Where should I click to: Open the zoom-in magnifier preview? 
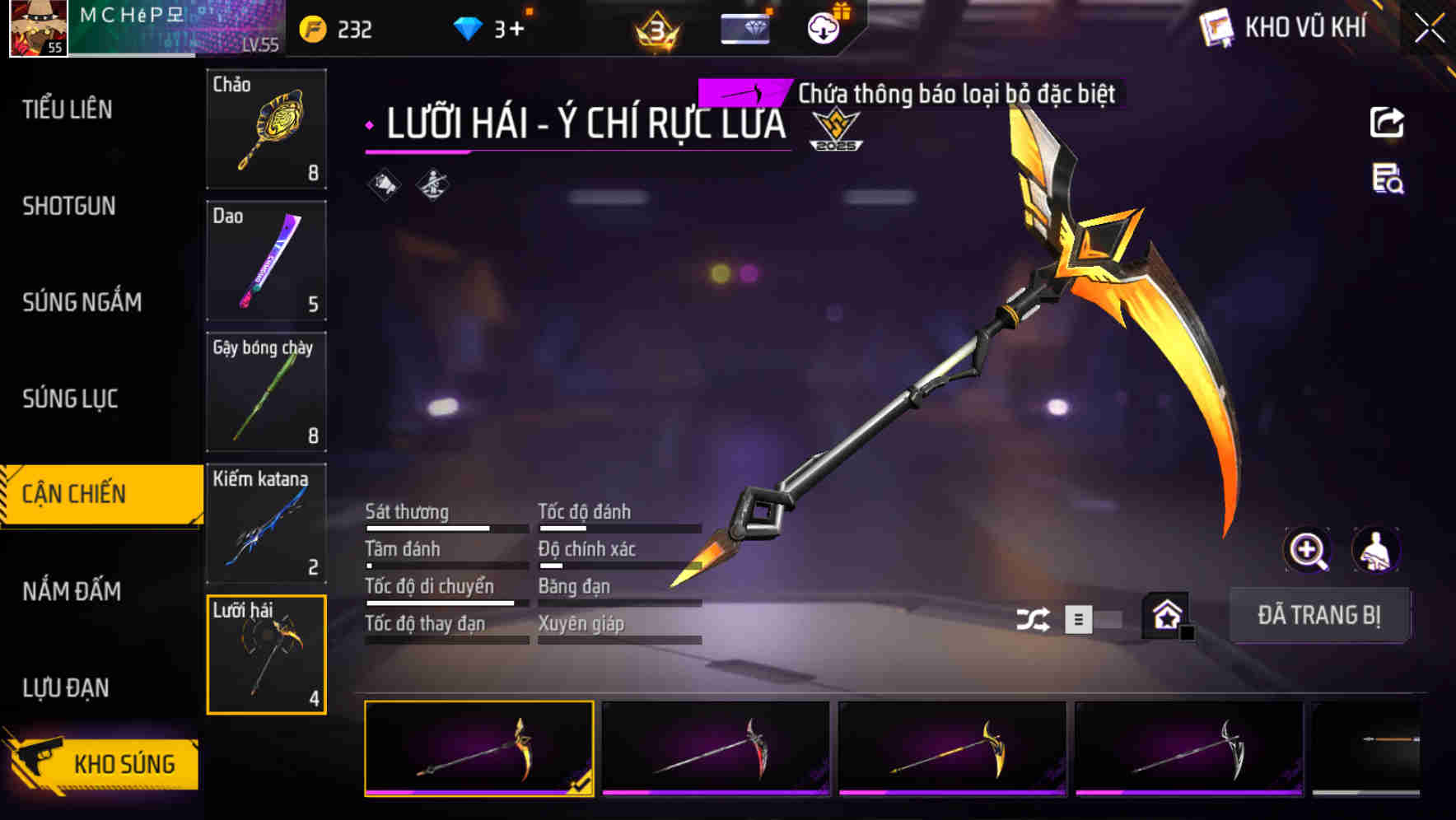point(1308,550)
